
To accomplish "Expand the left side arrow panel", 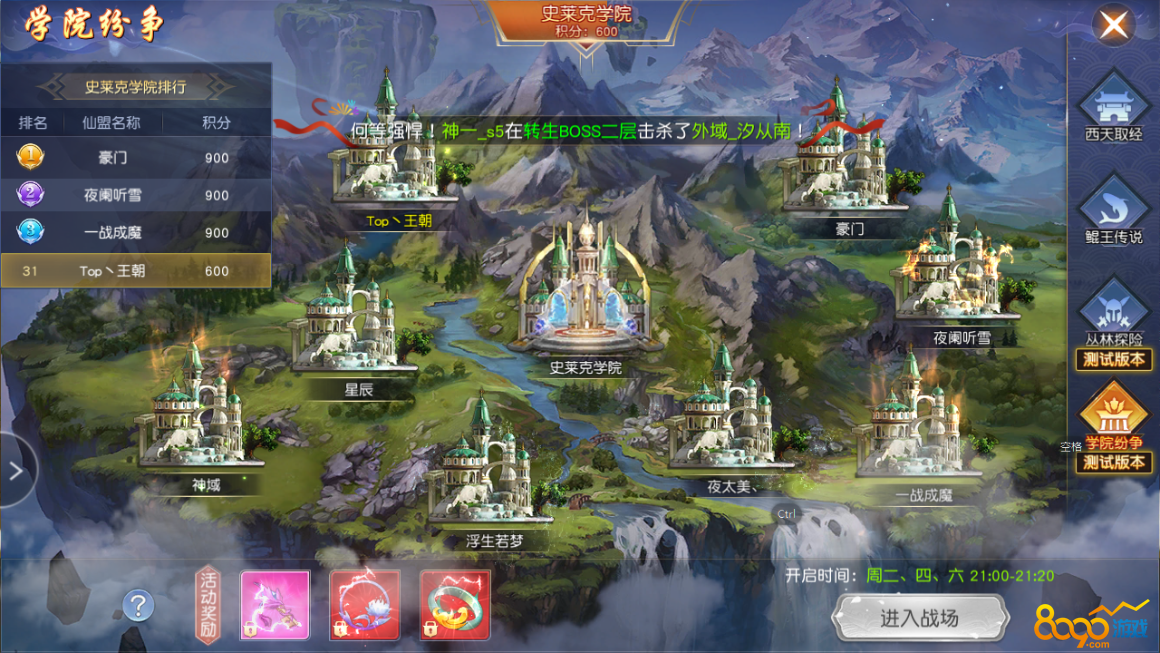I will [x=15, y=471].
